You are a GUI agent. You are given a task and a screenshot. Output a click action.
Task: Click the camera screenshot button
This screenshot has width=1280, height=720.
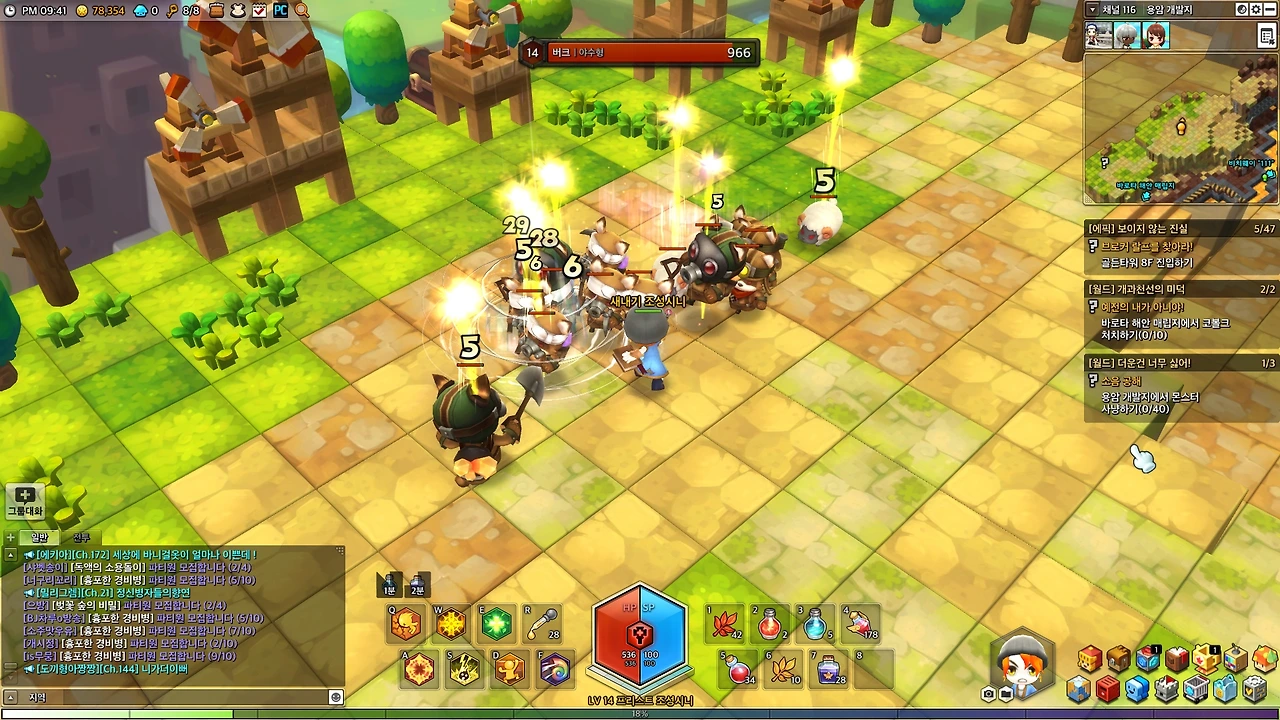tap(989, 694)
